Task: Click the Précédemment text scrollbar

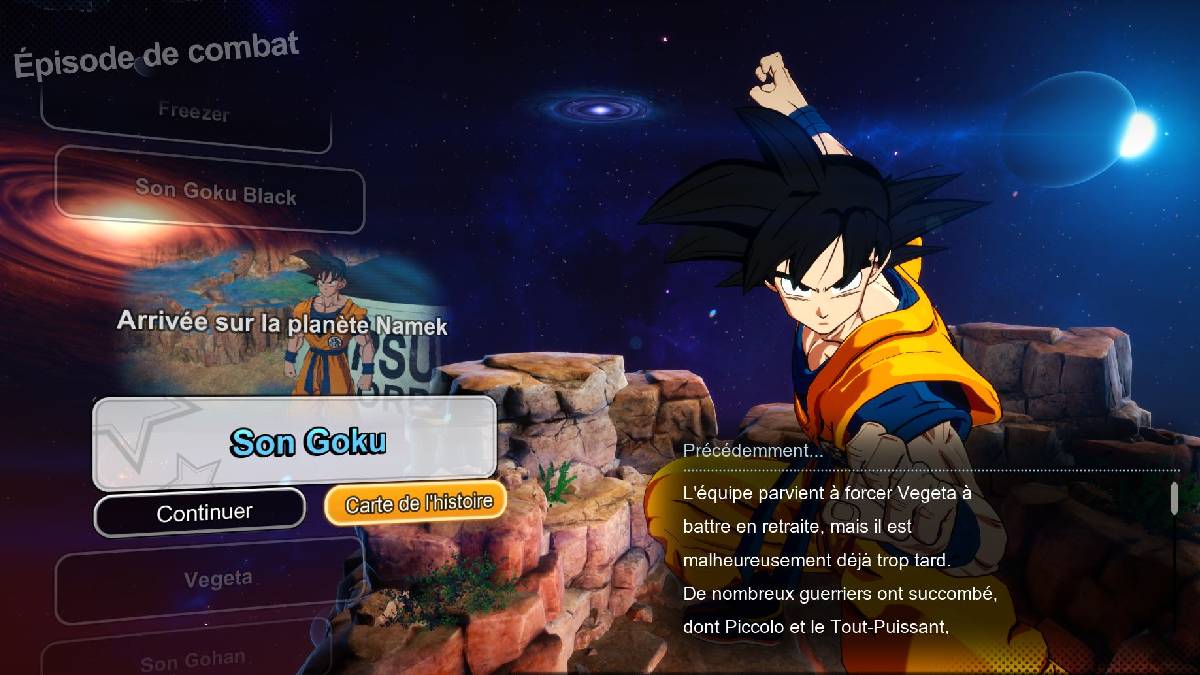Action: [1174, 498]
